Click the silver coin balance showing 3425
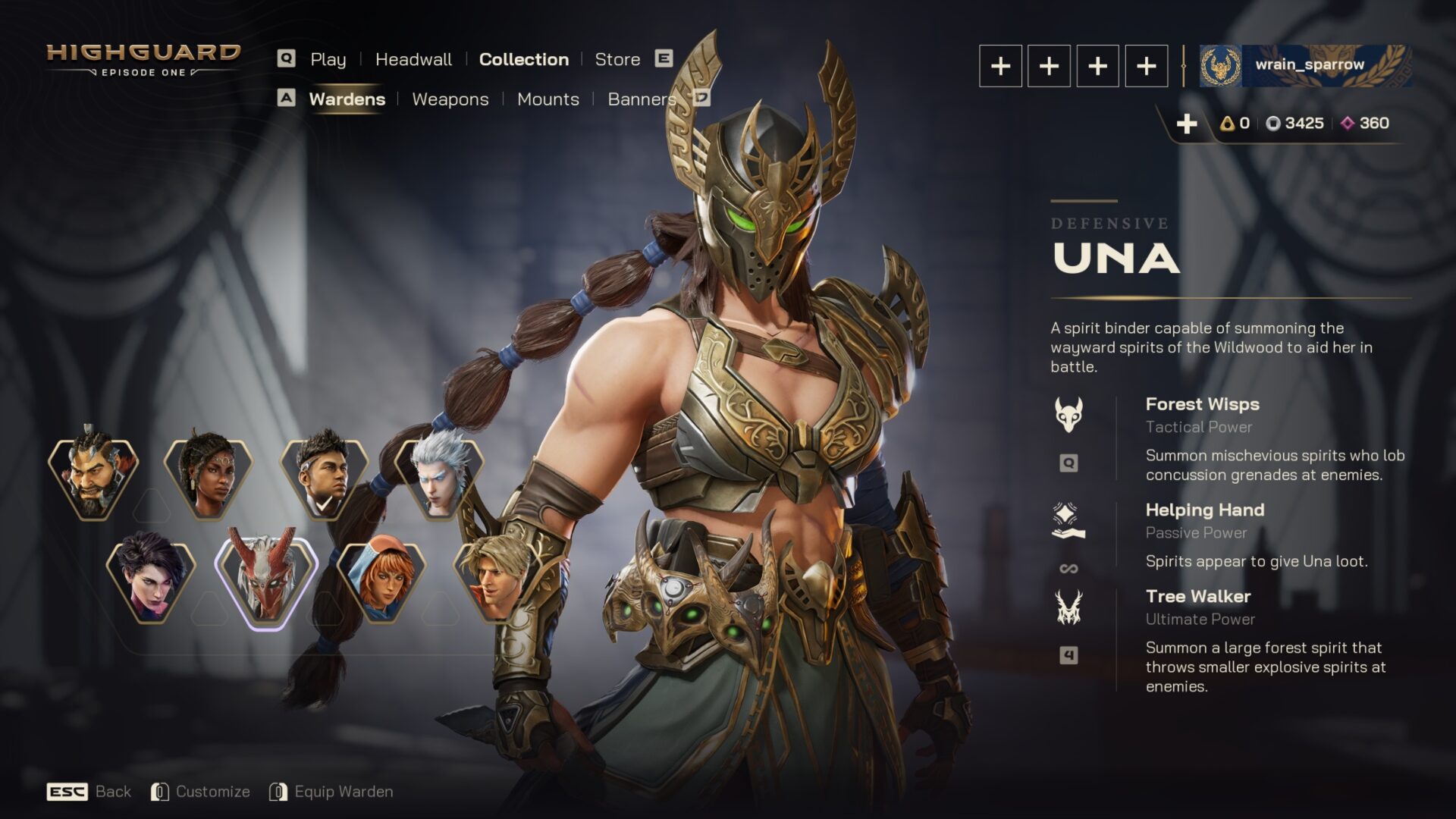 coord(1295,124)
